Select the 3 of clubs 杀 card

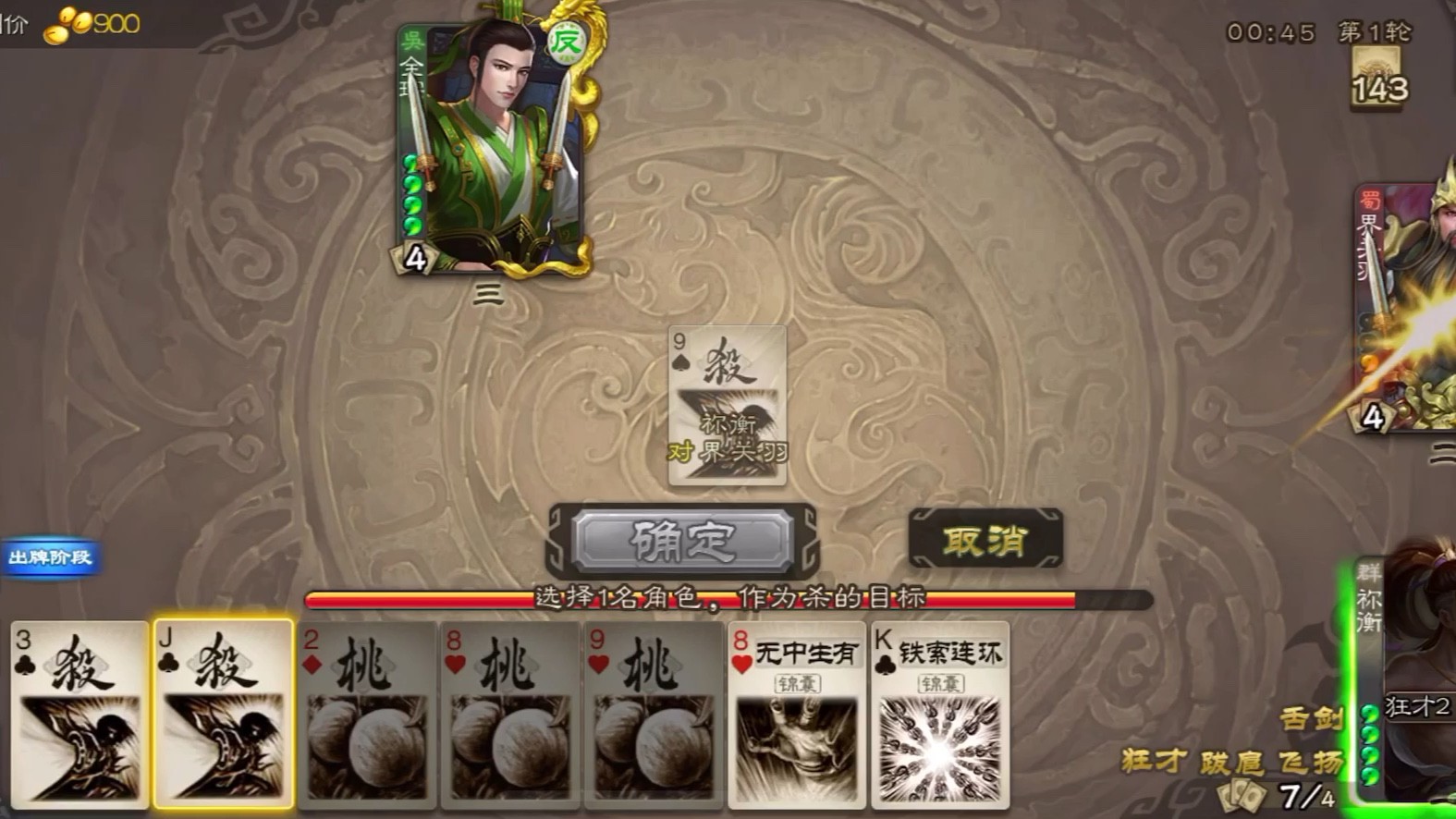pos(79,721)
